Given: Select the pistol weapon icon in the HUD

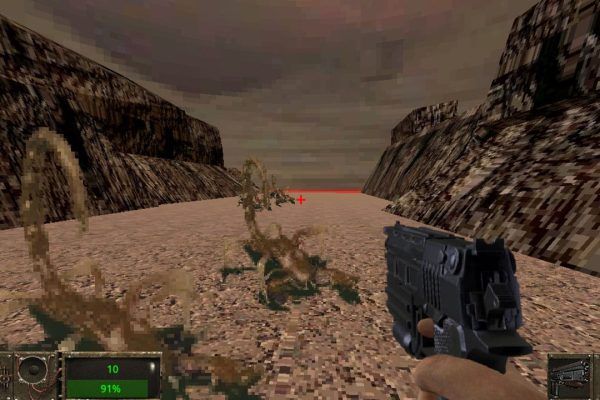Looking at the screenshot, I should point(572,376).
